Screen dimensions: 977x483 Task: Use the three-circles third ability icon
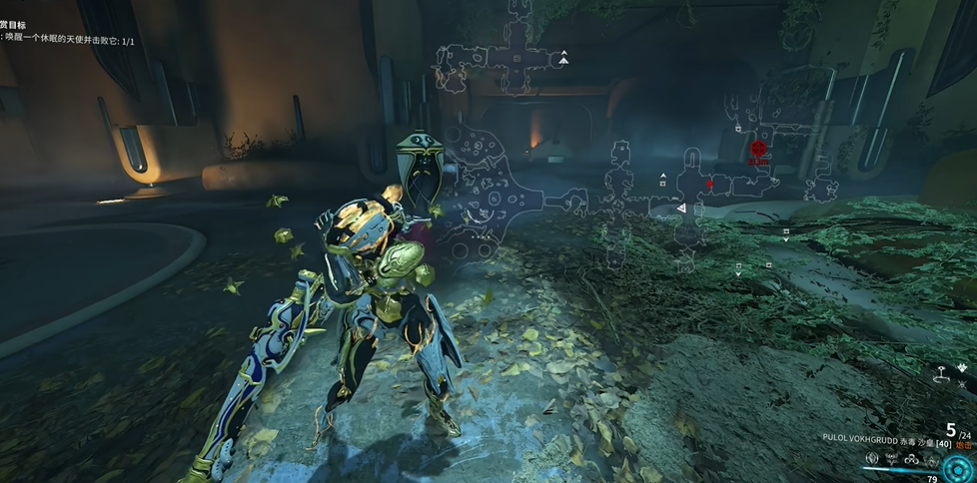[x=910, y=460]
